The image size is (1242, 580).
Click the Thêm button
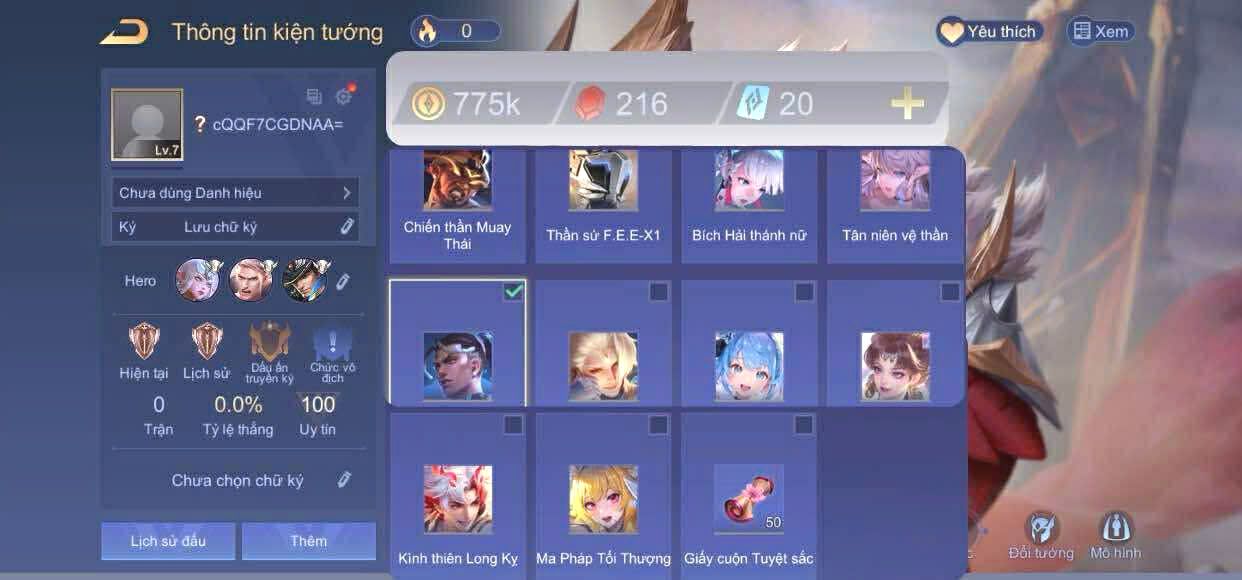[309, 541]
